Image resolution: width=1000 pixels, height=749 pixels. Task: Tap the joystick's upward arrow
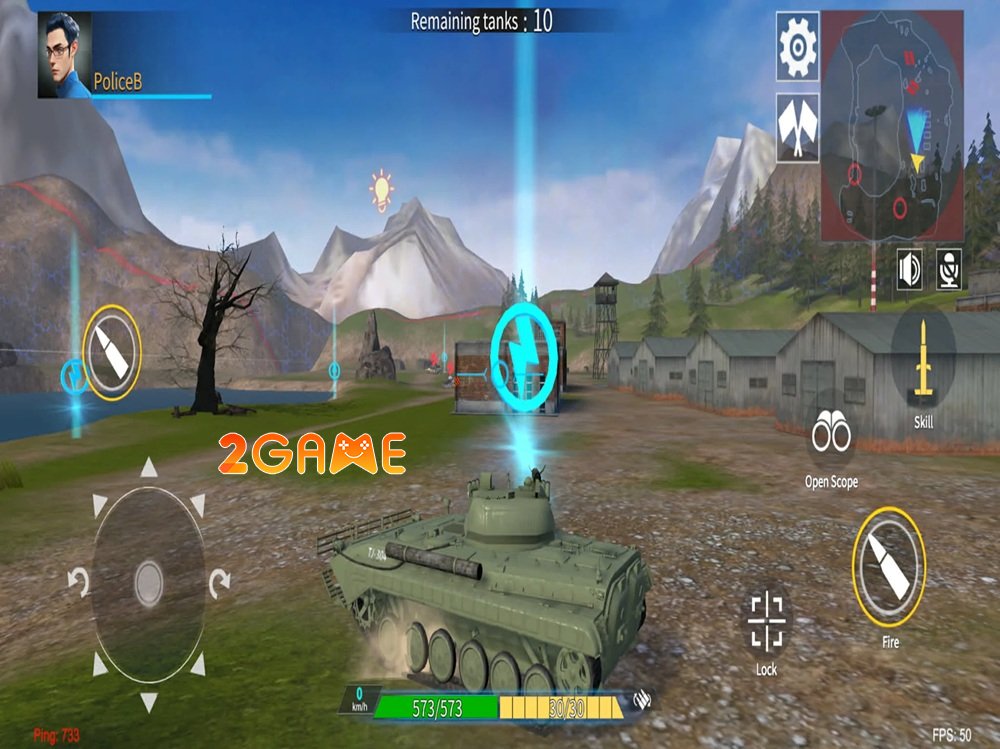click(x=148, y=467)
